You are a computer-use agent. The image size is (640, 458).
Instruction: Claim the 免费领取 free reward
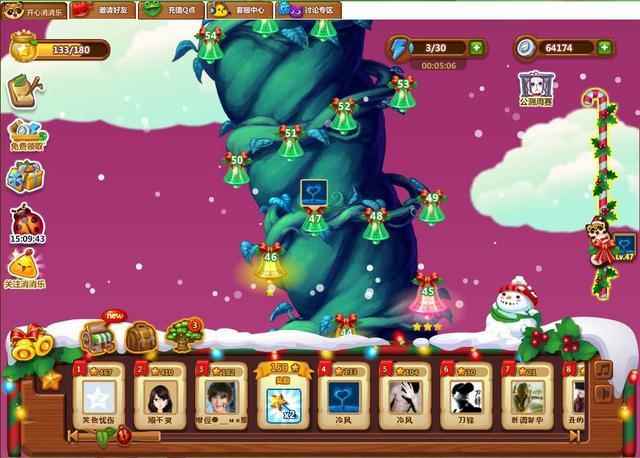[x=25, y=134]
